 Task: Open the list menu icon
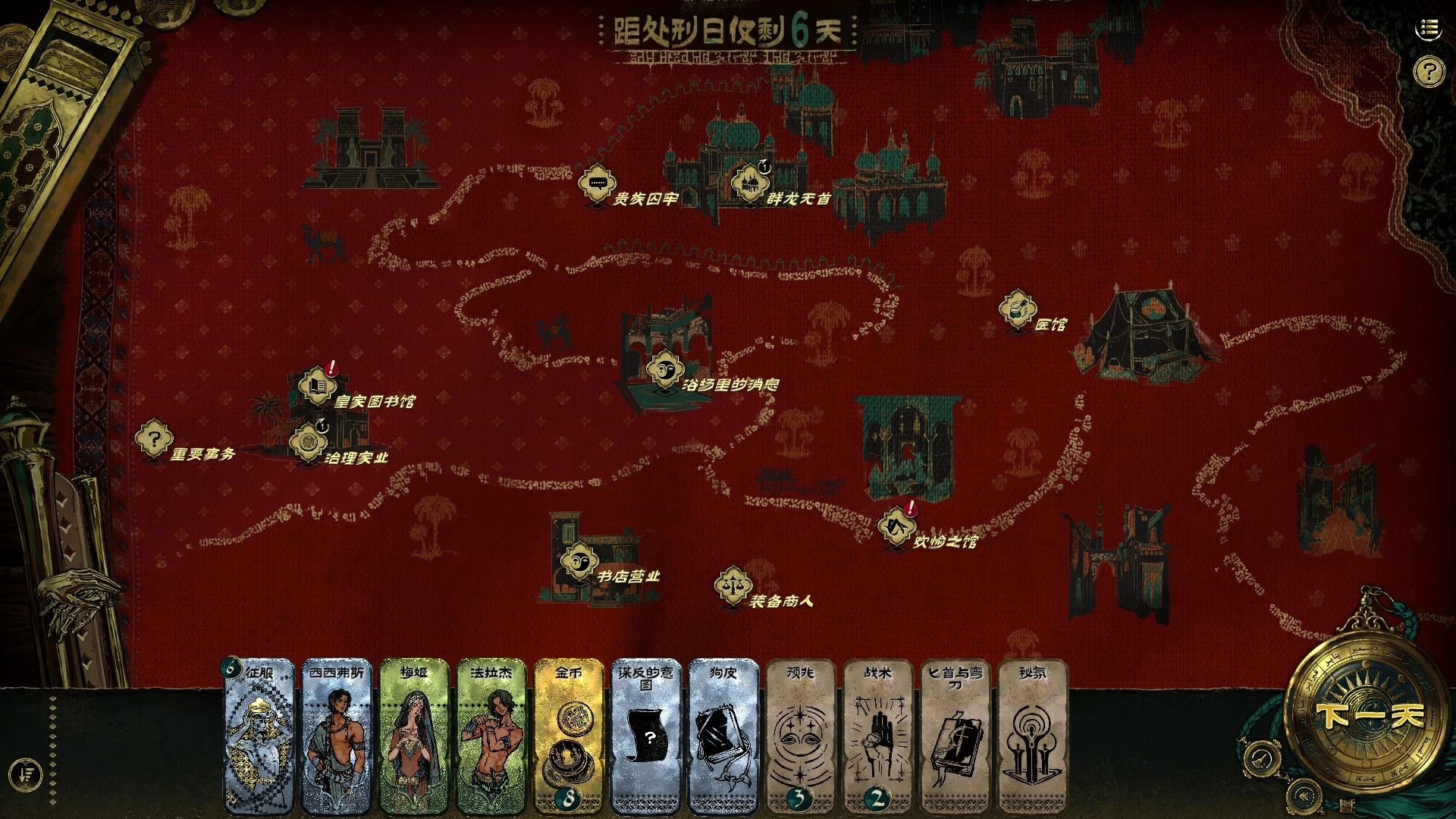pos(1429,29)
